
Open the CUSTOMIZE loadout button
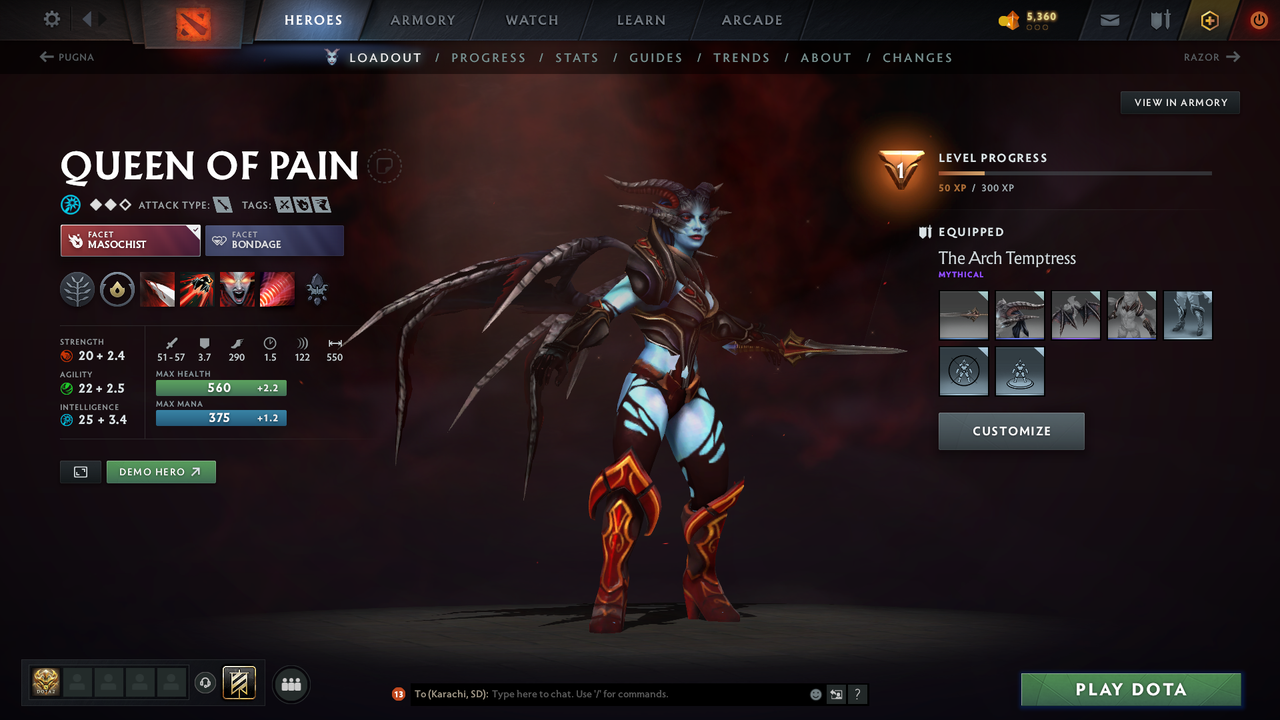pos(1011,431)
